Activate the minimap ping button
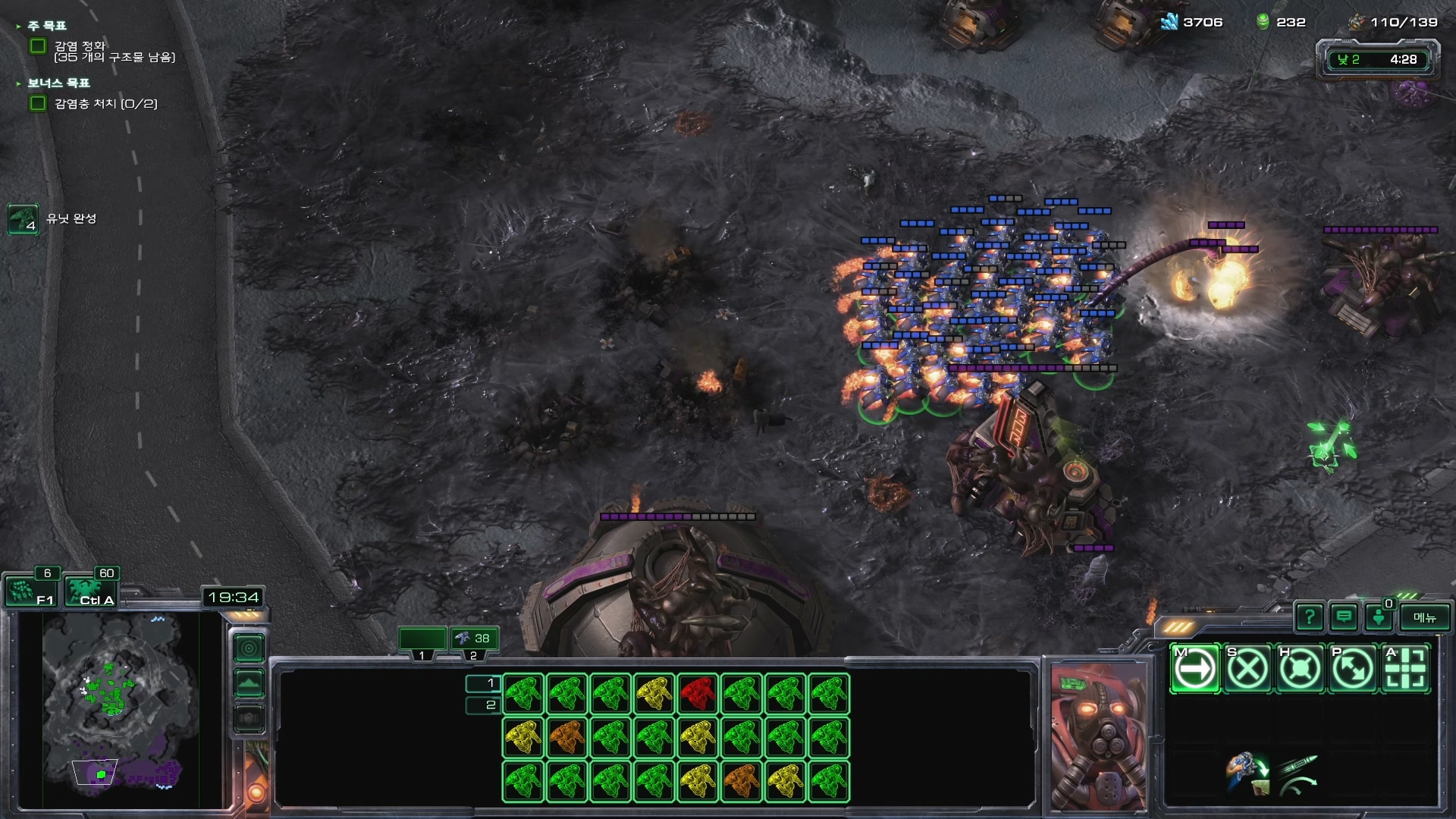Screen dimensions: 1456x819 [249, 648]
